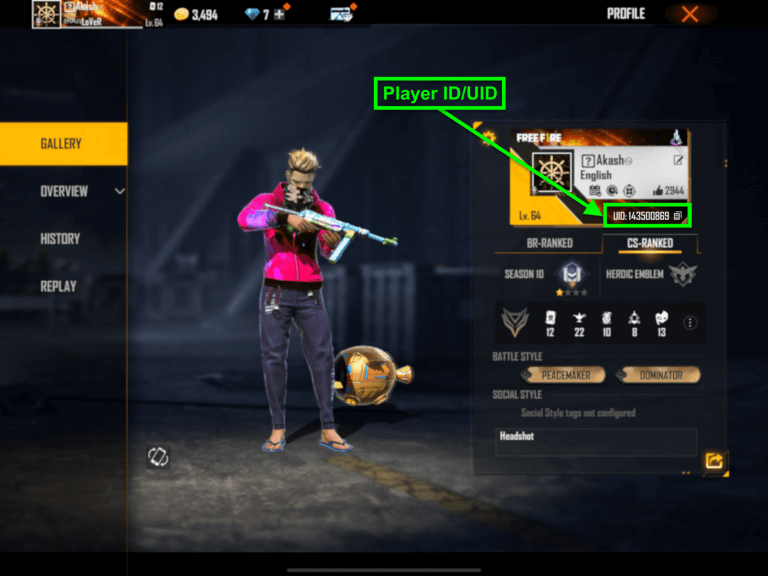Close the profile with the orange X
Image resolution: width=768 pixels, height=576 pixels.
(690, 14)
